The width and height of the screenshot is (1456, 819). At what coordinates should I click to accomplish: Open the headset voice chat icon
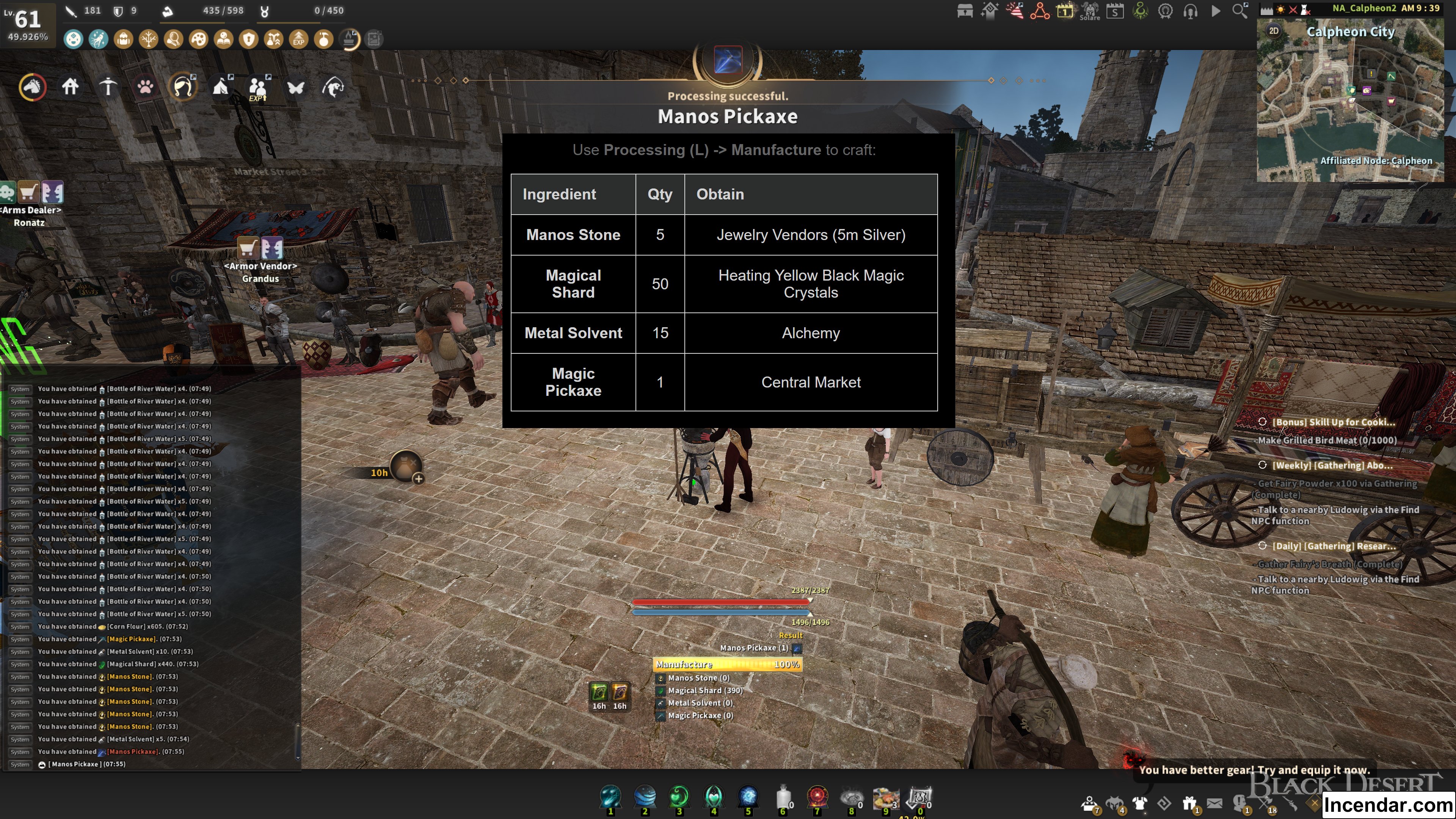[x=1190, y=11]
